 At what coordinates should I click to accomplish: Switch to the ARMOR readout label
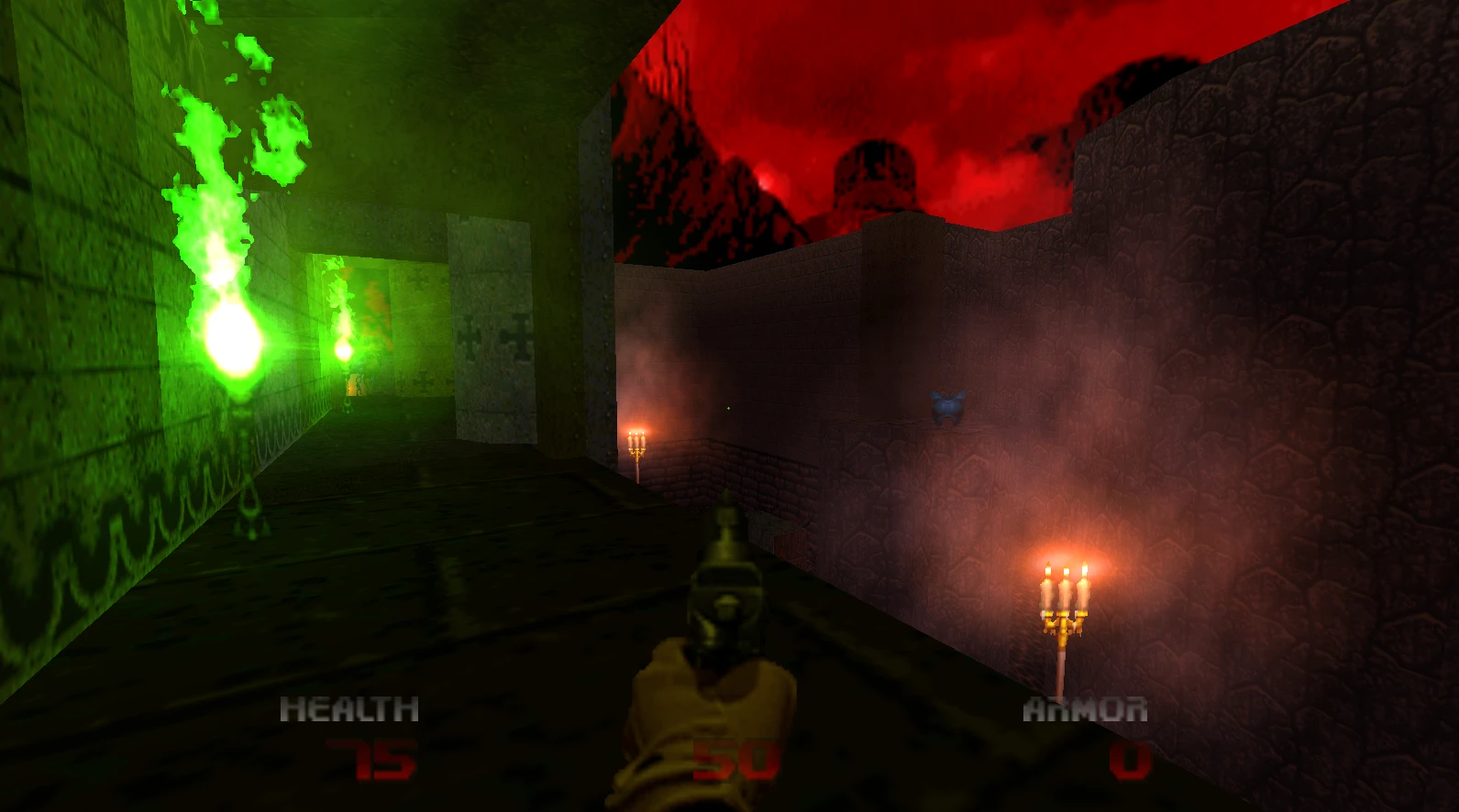pyautogui.click(x=1085, y=708)
